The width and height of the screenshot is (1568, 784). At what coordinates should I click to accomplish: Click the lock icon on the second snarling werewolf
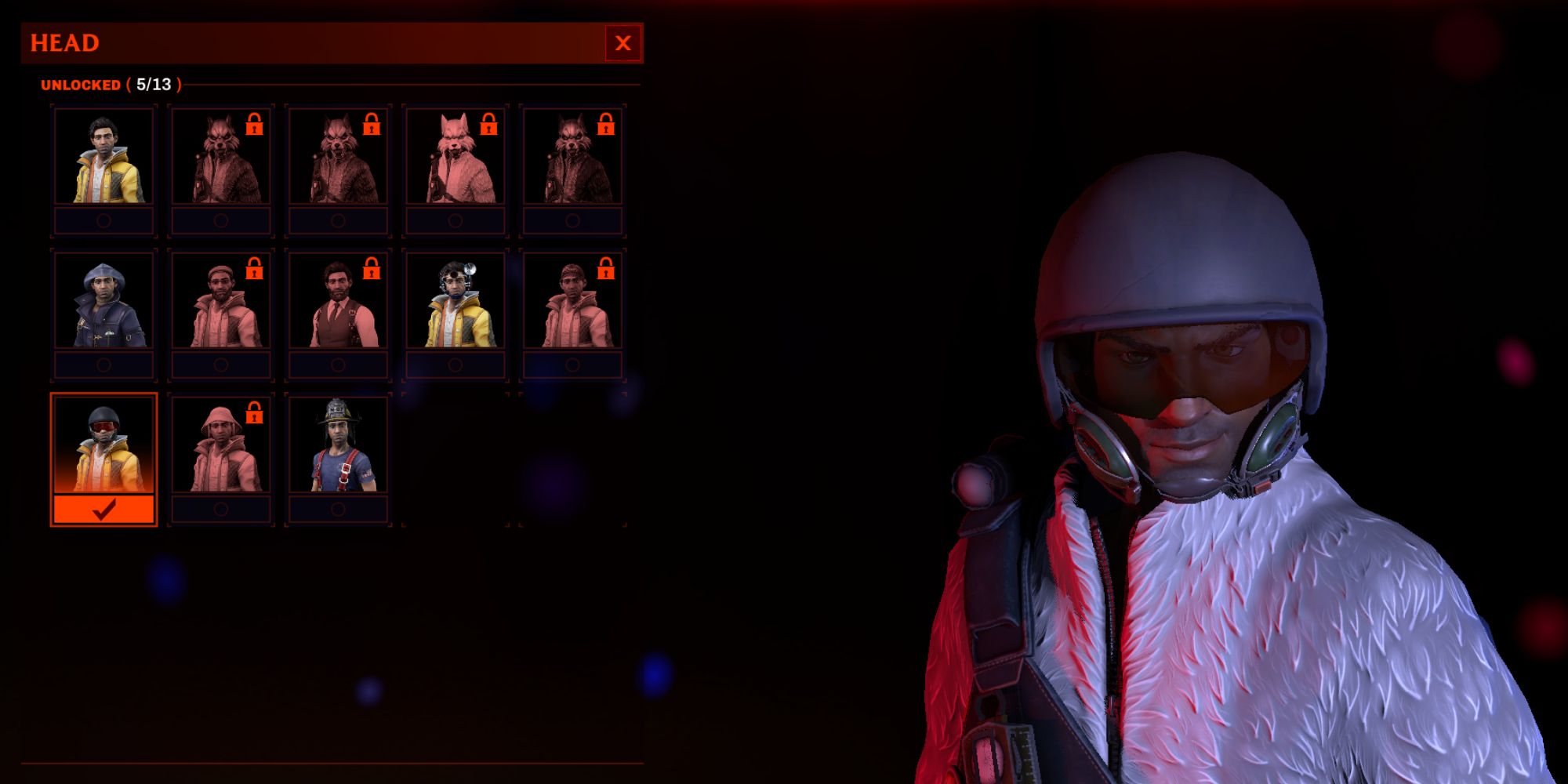370,124
